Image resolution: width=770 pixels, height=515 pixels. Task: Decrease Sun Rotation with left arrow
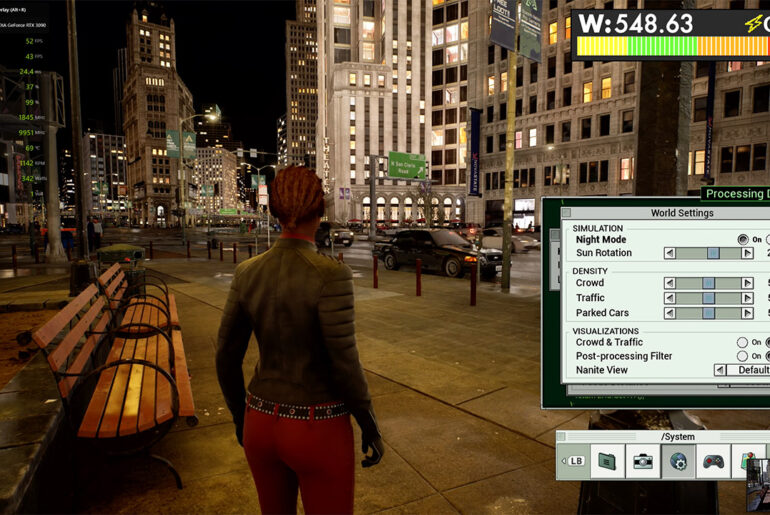click(670, 253)
